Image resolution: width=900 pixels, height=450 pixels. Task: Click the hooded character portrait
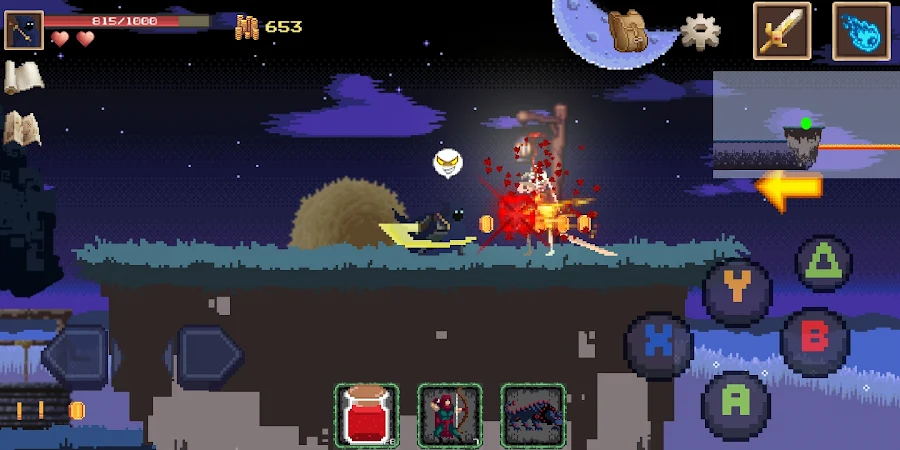(23, 30)
